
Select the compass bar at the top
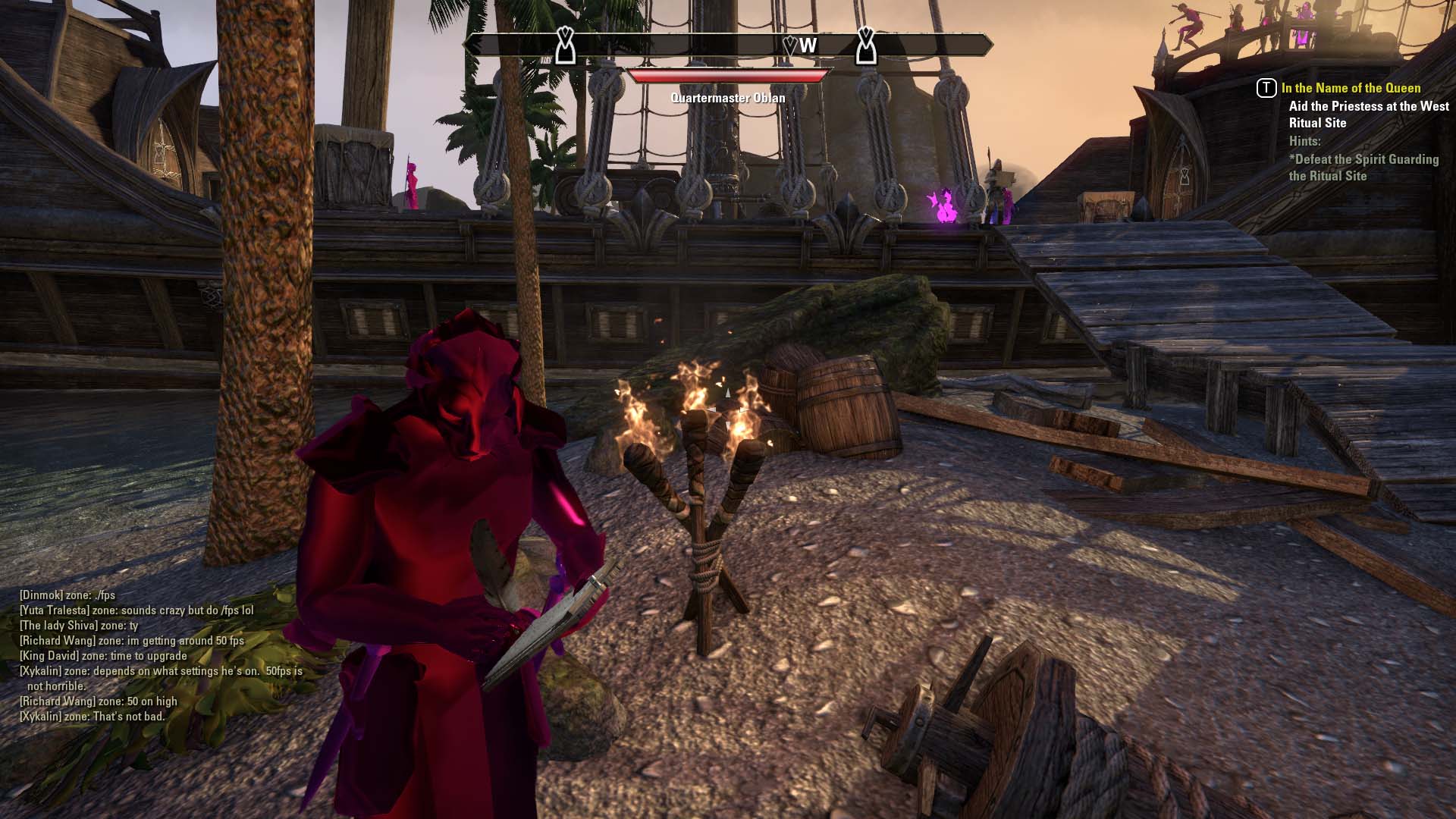[x=728, y=45]
